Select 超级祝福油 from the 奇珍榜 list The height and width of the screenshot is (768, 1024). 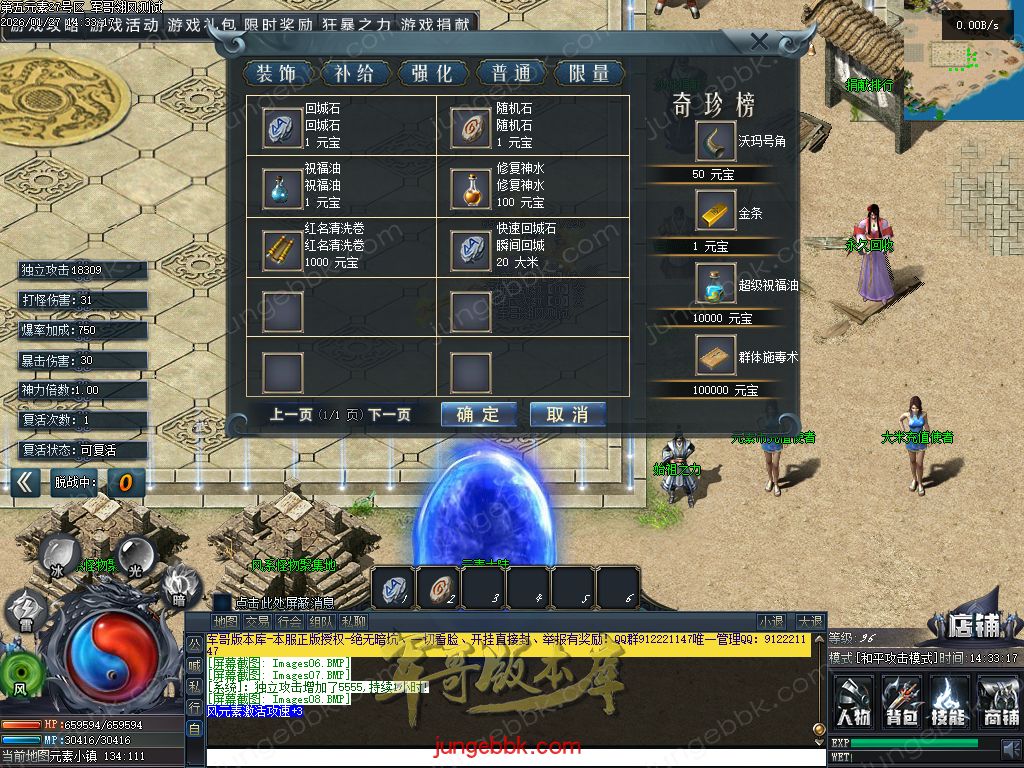[x=716, y=285]
